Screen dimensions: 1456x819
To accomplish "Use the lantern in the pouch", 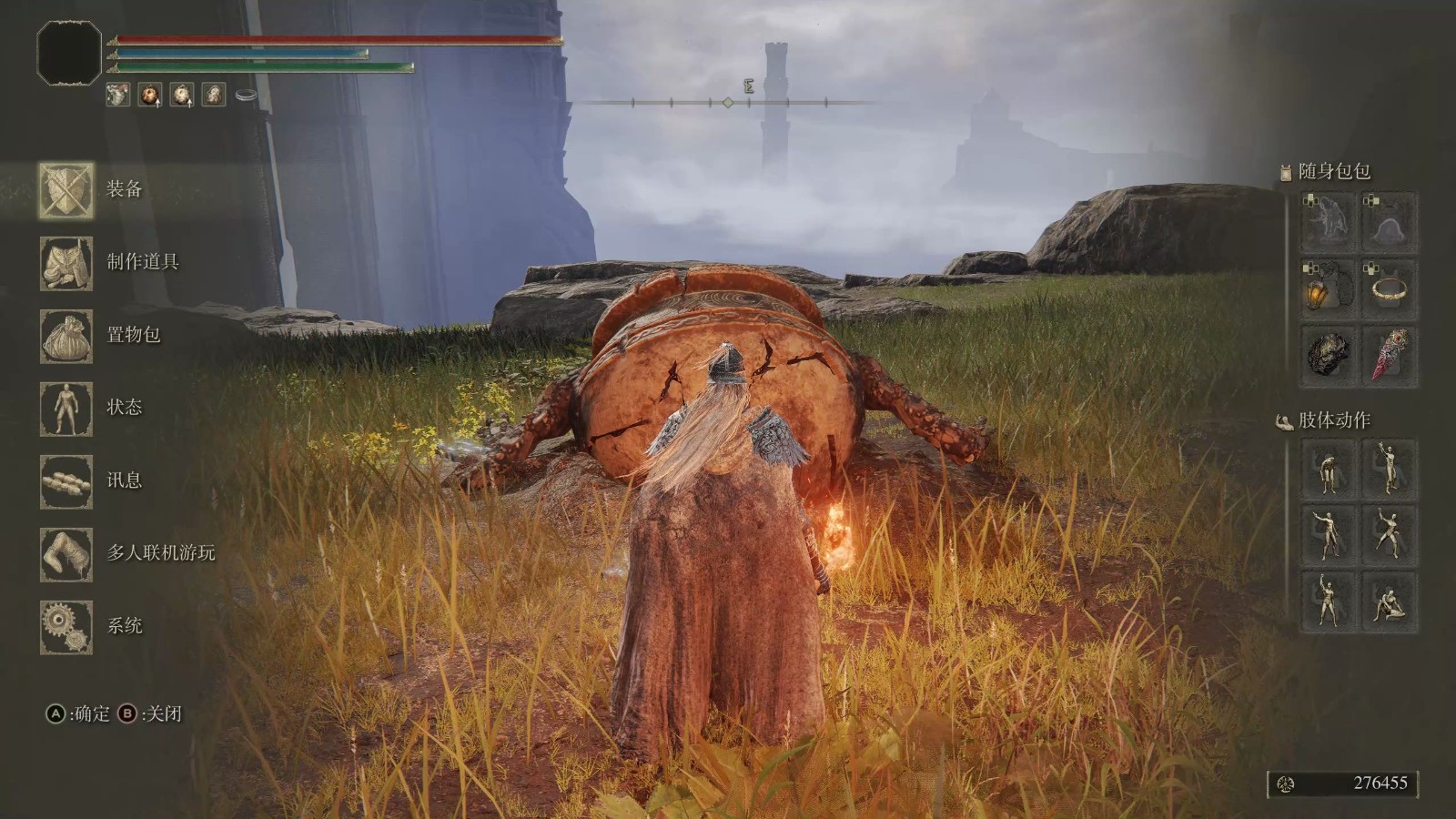I will click(1326, 289).
